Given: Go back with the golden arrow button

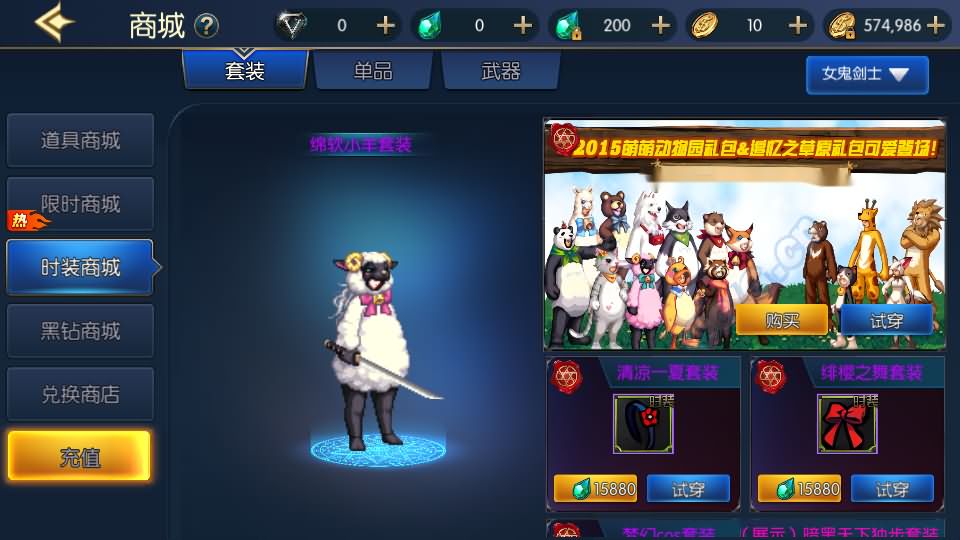Looking at the screenshot, I should point(54,24).
